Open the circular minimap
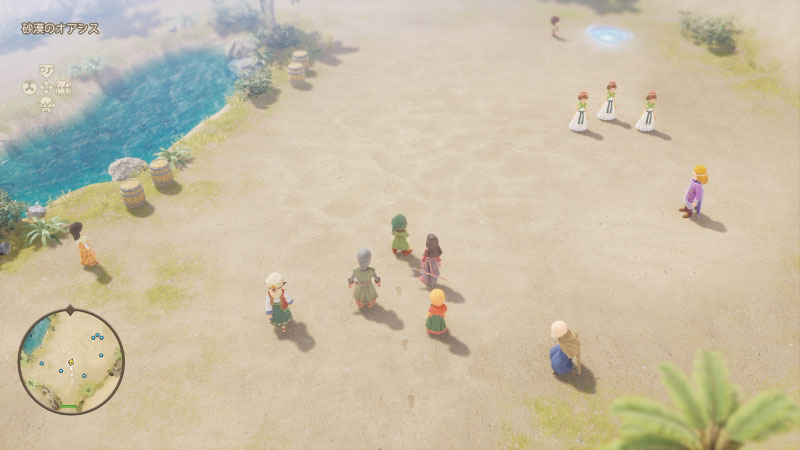The width and height of the screenshot is (800, 450). (71, 361)
